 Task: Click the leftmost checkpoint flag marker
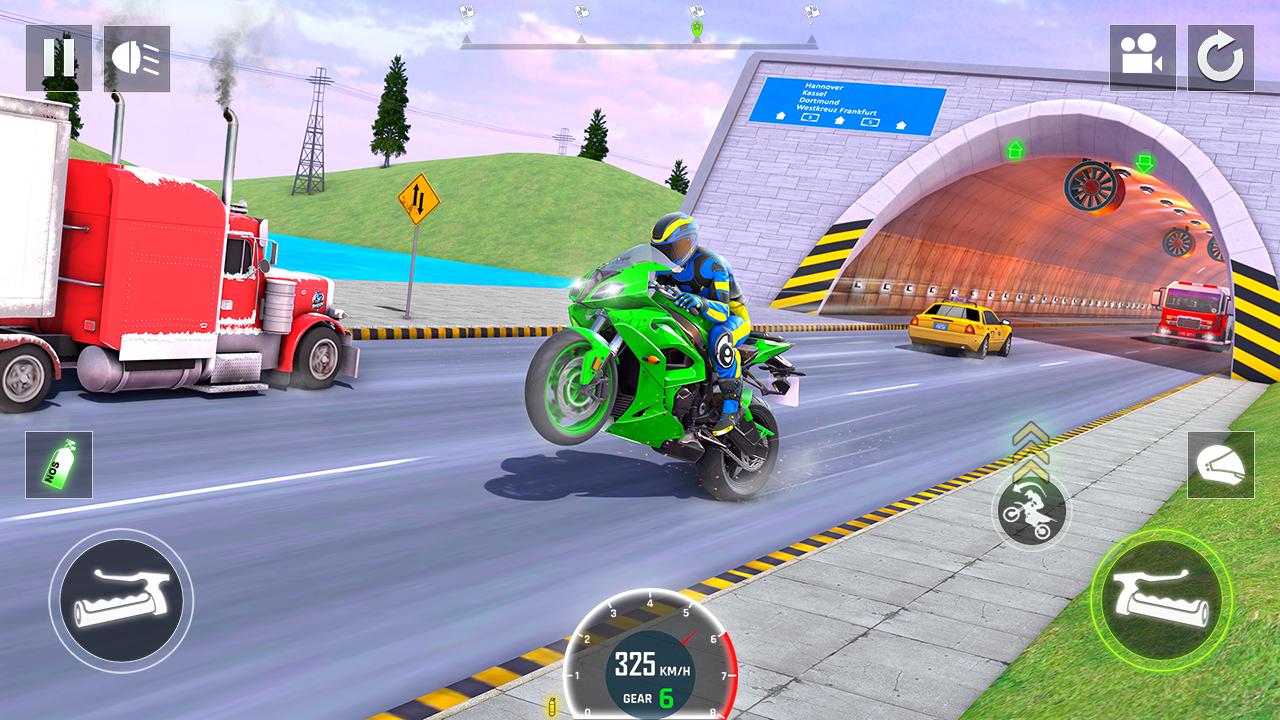point(465,10)
